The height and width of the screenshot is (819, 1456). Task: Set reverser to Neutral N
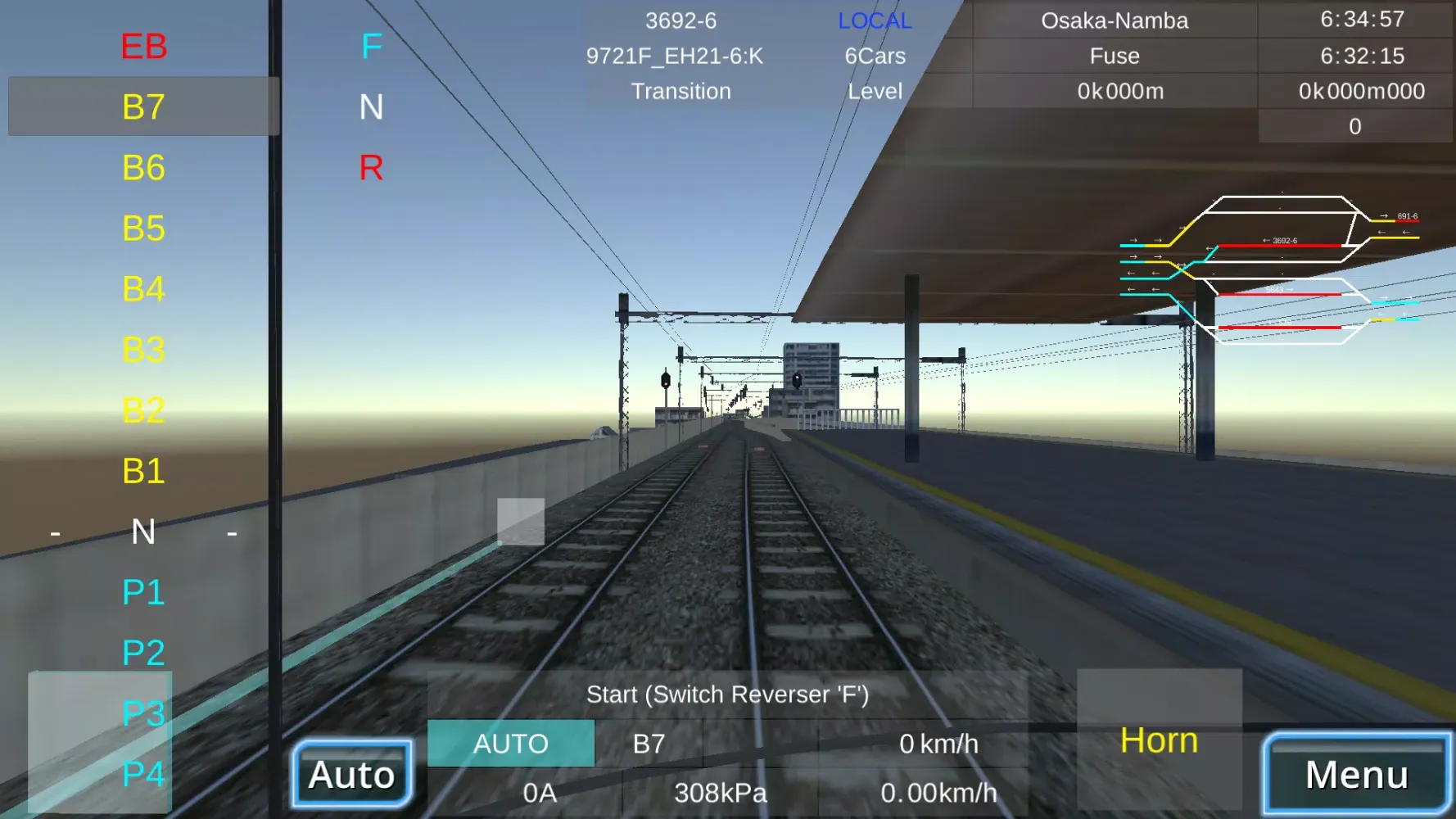tap(373, 107)
